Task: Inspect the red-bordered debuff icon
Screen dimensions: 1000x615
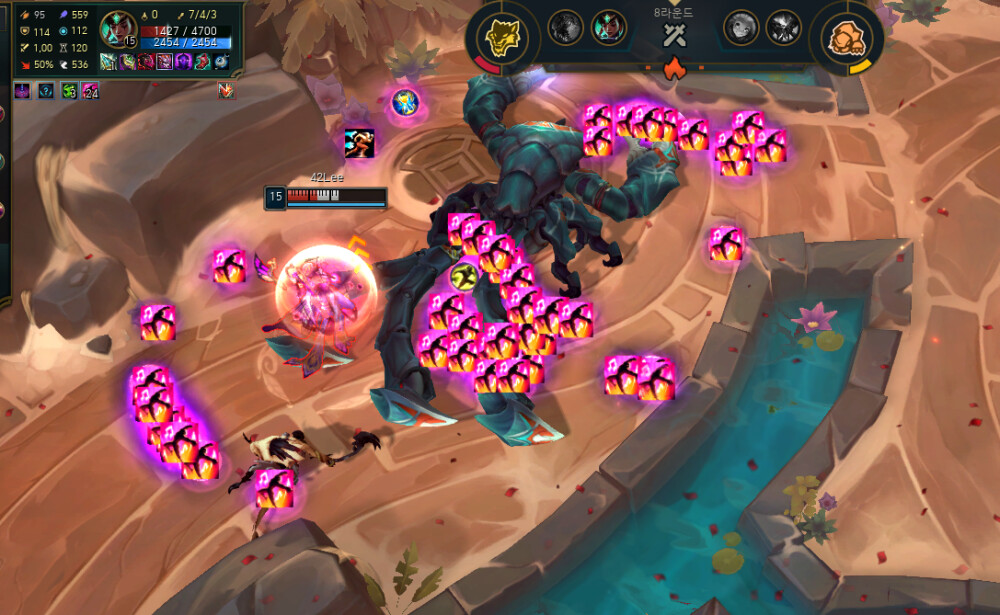Action: click(226, 91)
